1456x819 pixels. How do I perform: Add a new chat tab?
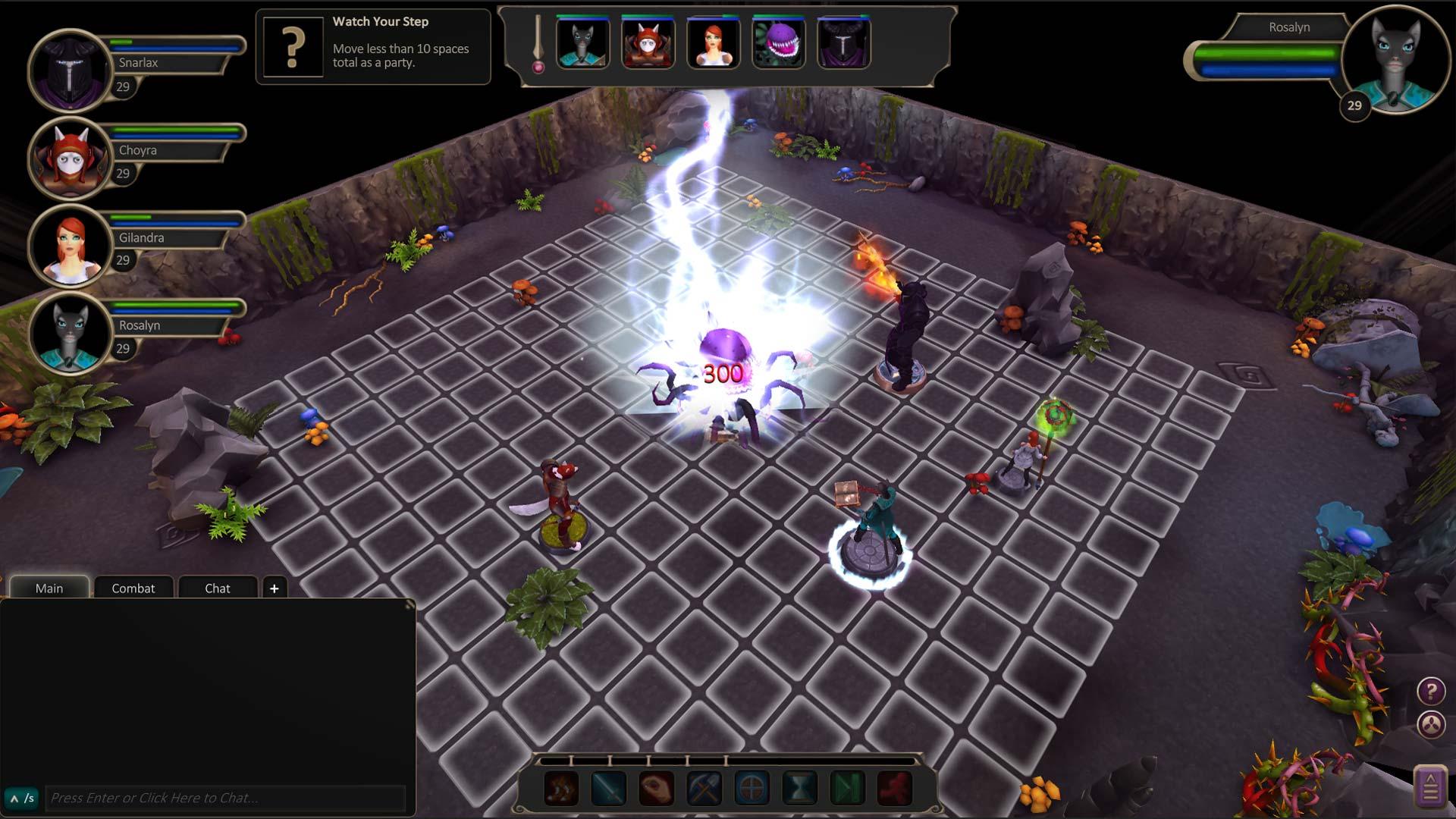tap(274, 588)
